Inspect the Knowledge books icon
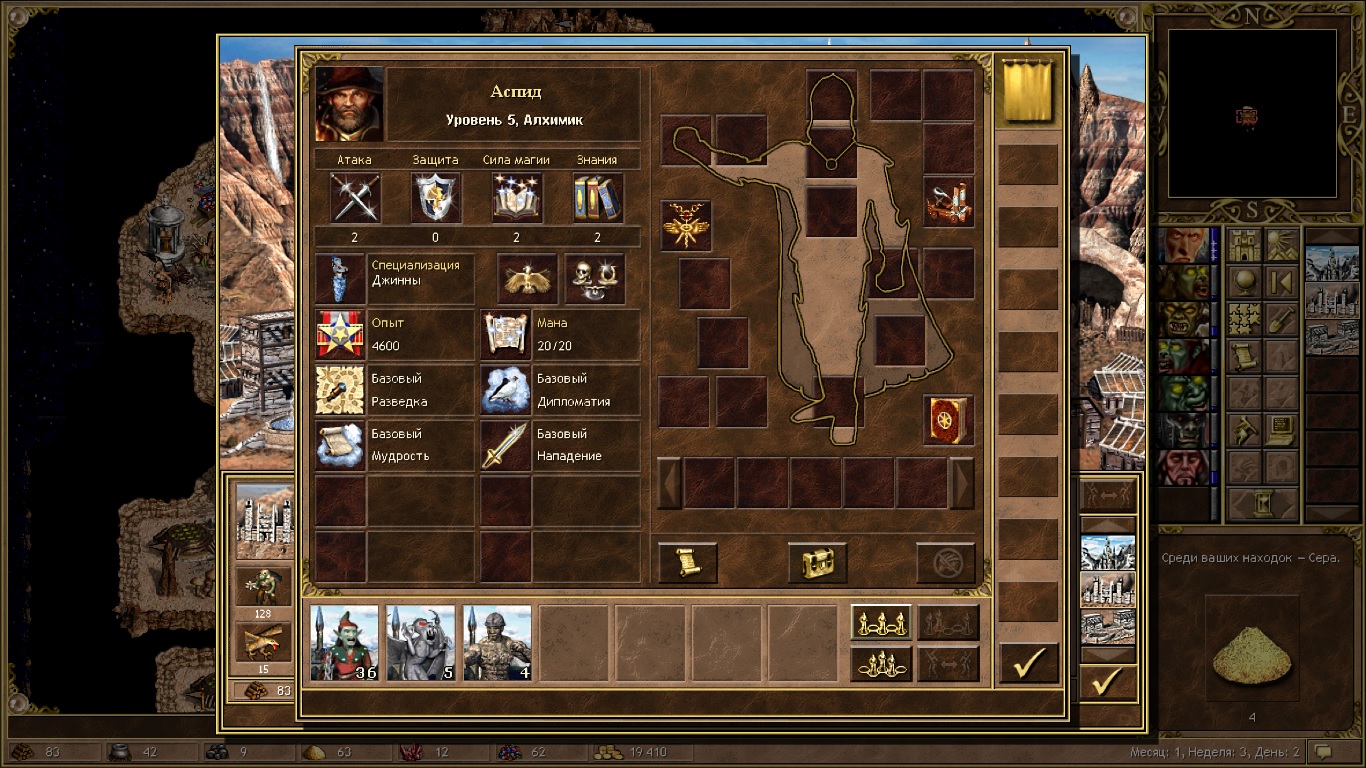Image resolution: width=1366 pixels, height=768 pixels. 597,197
